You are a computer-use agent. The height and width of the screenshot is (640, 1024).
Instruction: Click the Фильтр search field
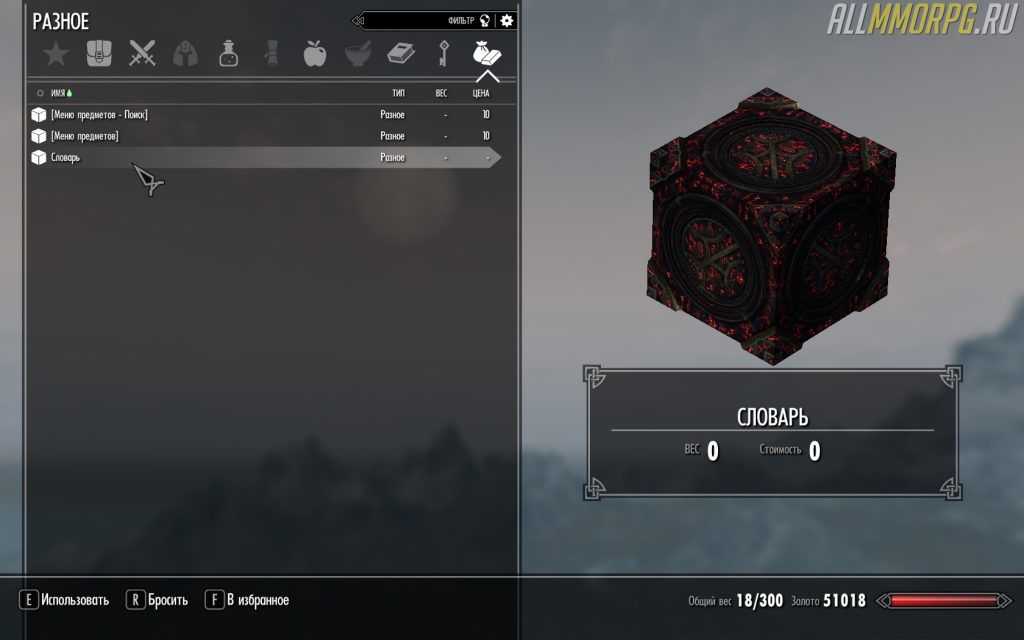pyautogui.click(x=420, y=20)
